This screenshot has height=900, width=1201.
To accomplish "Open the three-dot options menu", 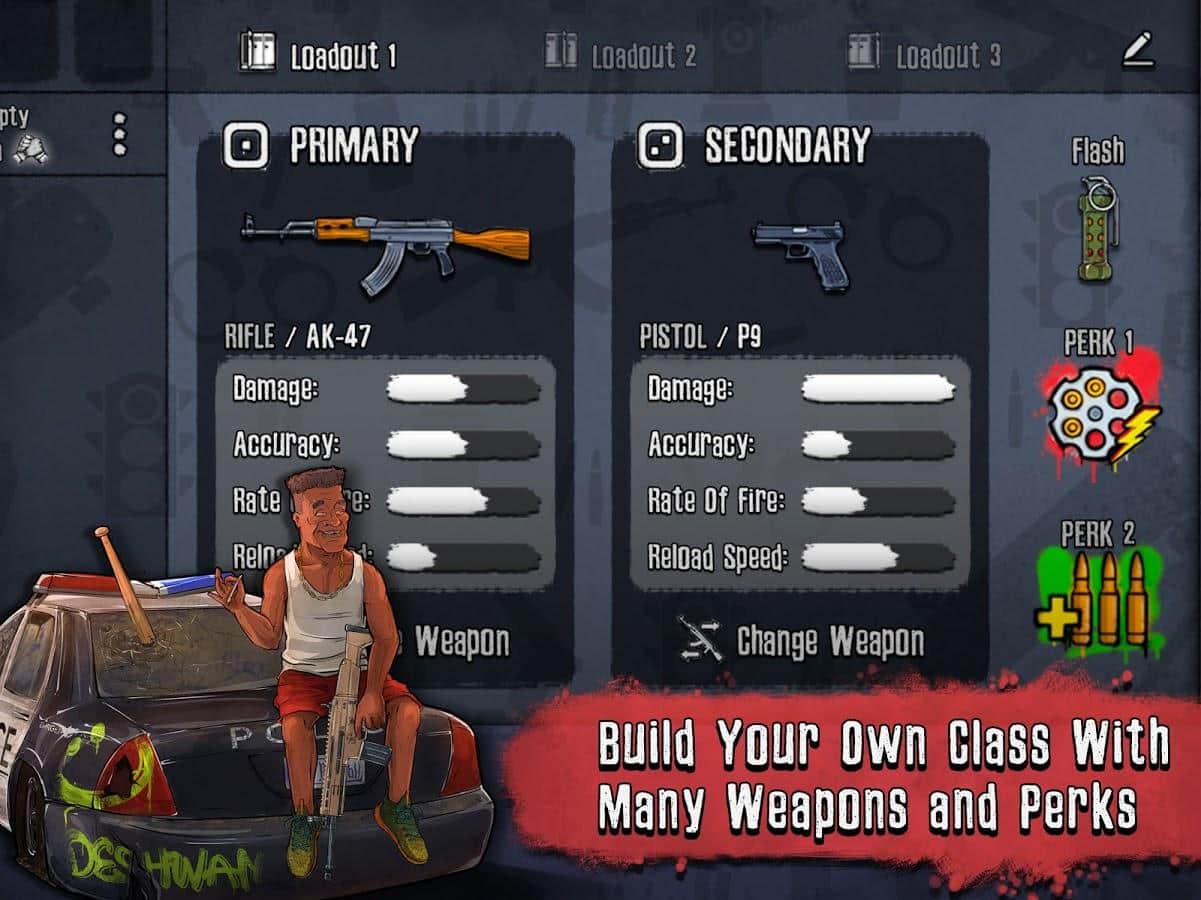I will [x=120, y=134].
